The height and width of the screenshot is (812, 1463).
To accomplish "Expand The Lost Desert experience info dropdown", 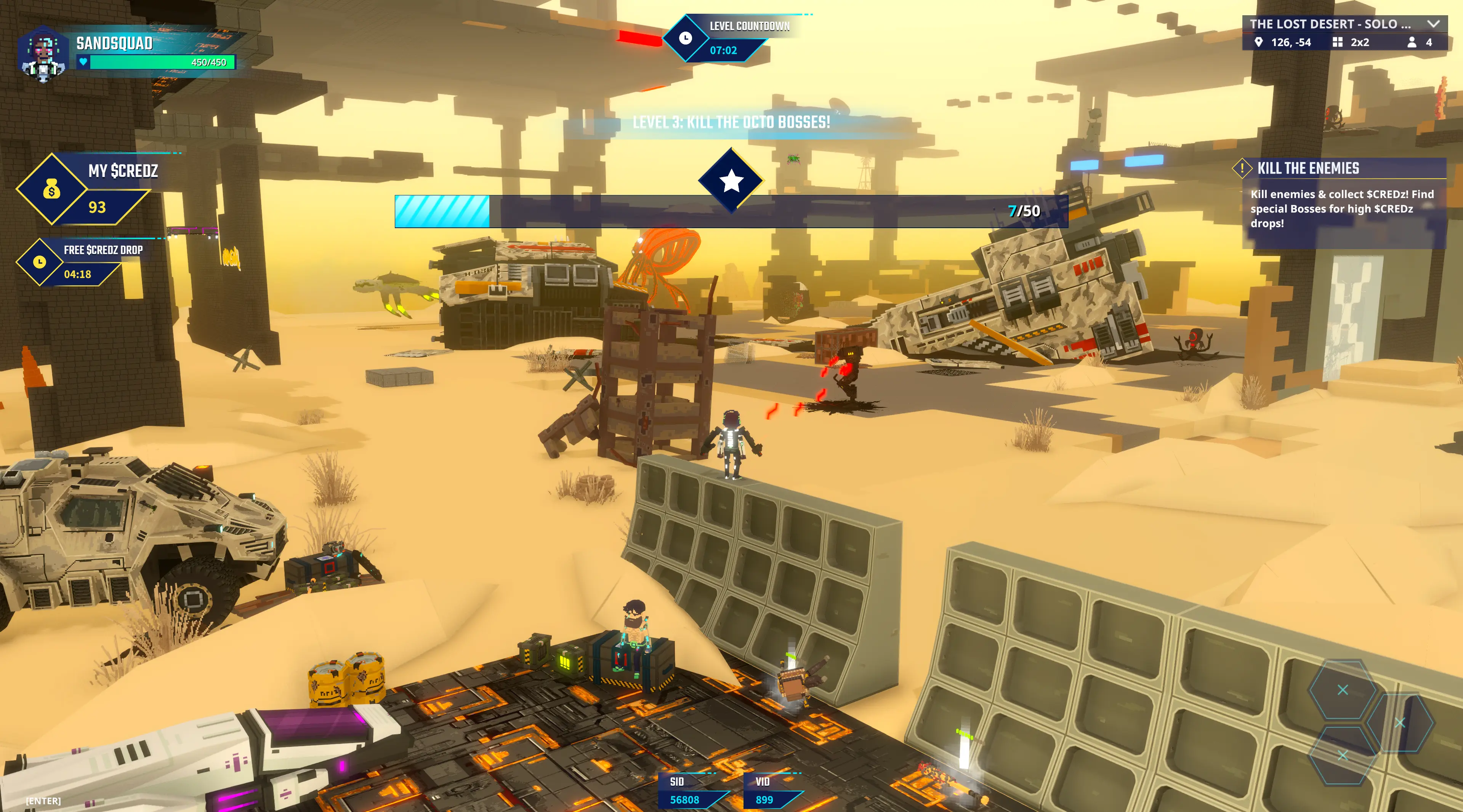I will click(x=1433, y=24).
